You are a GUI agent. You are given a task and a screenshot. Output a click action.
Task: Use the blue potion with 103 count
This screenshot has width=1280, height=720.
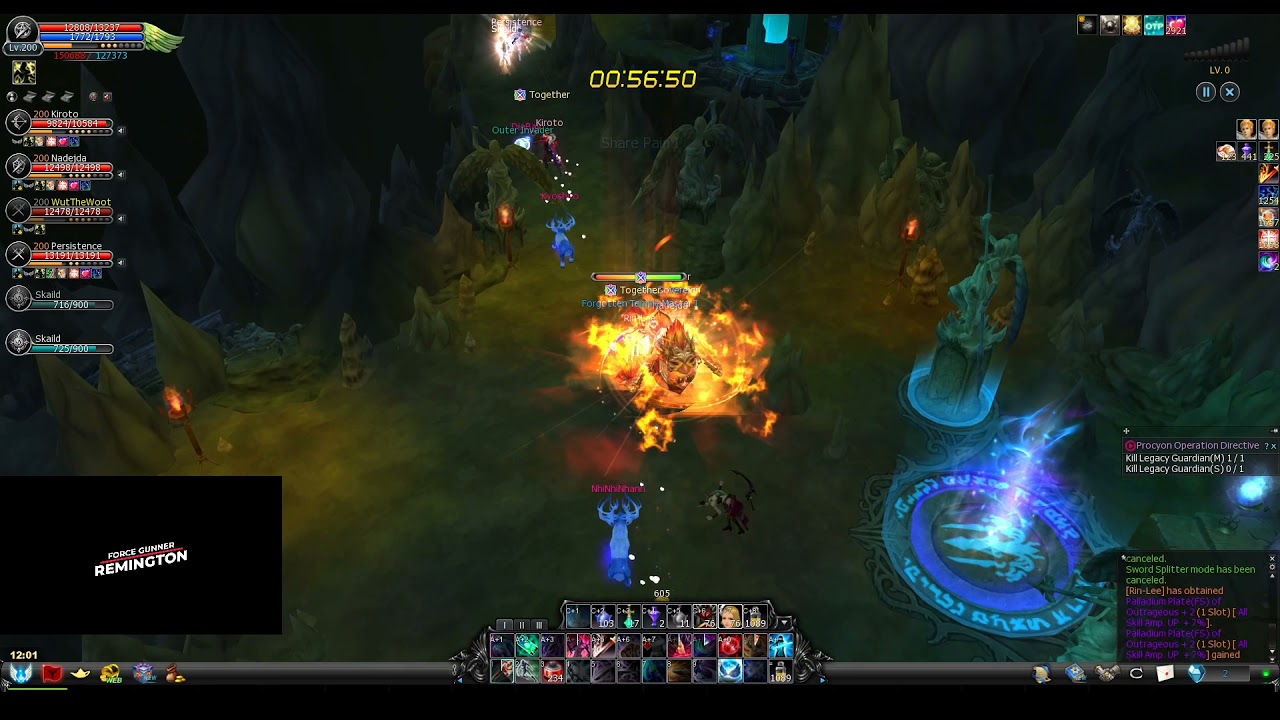point(601,617)
